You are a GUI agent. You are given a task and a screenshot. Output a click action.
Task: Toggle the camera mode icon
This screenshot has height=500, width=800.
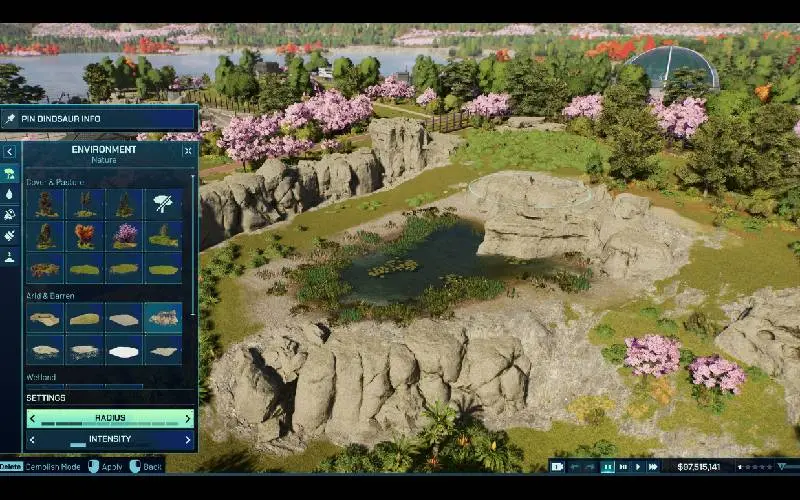(558, 466)
